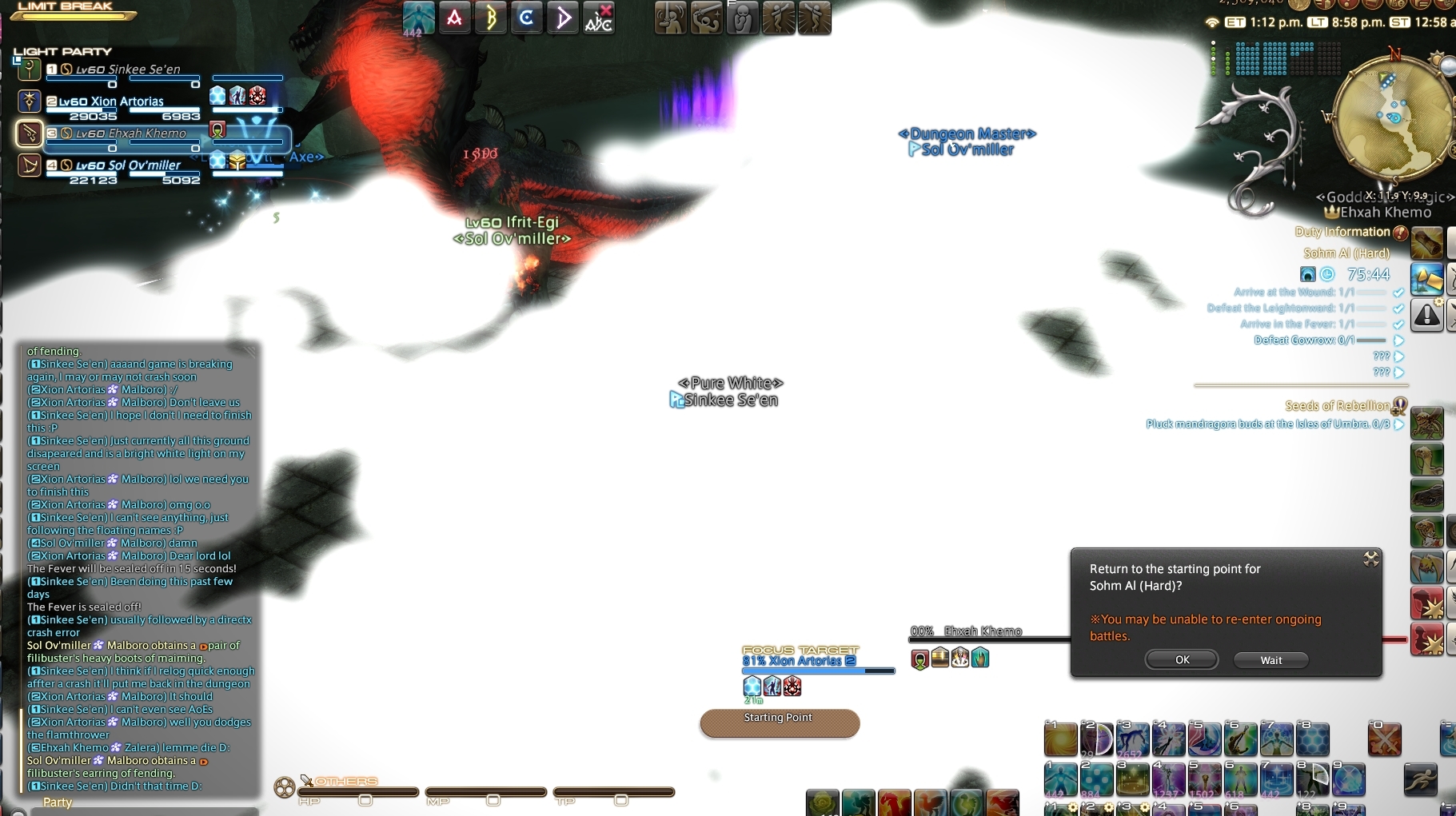The width and height of the screenshot is (1456, 816).
Task: Expand the Defeat Gowrow objective arrow
Action: (x=1398, y=340)
